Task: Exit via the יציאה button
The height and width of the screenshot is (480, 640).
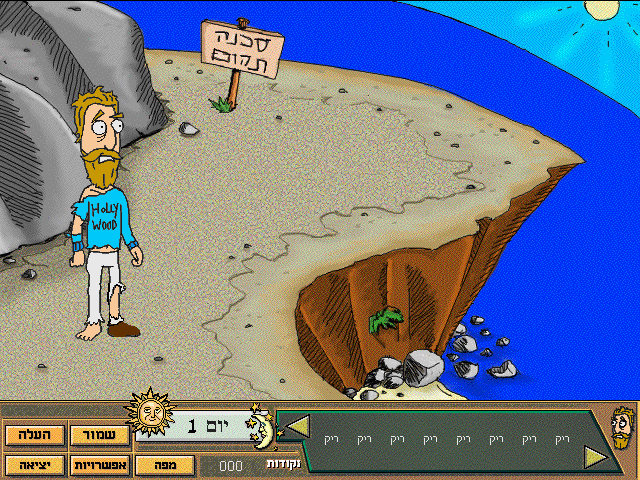Action: click(34, 464)
